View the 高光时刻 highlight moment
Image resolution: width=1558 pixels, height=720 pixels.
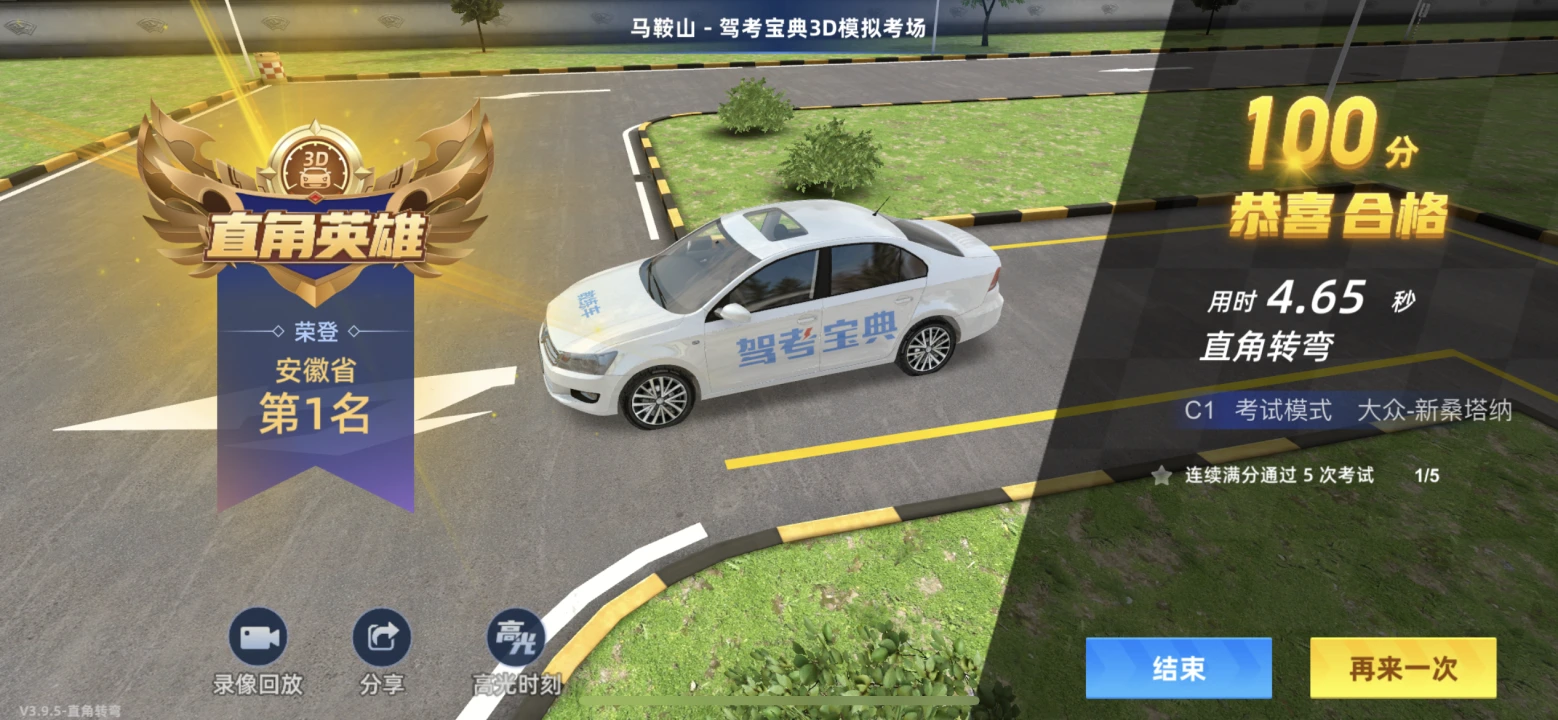(x=516, y=639)
